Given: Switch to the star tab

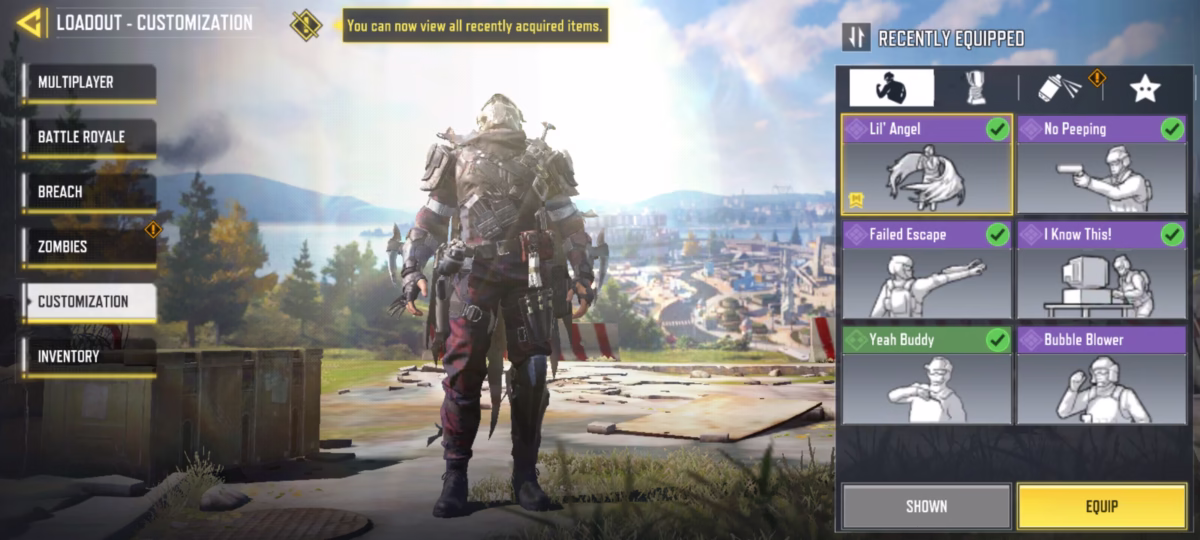Looking at the screenshot, I should (x=1144, y=88).
